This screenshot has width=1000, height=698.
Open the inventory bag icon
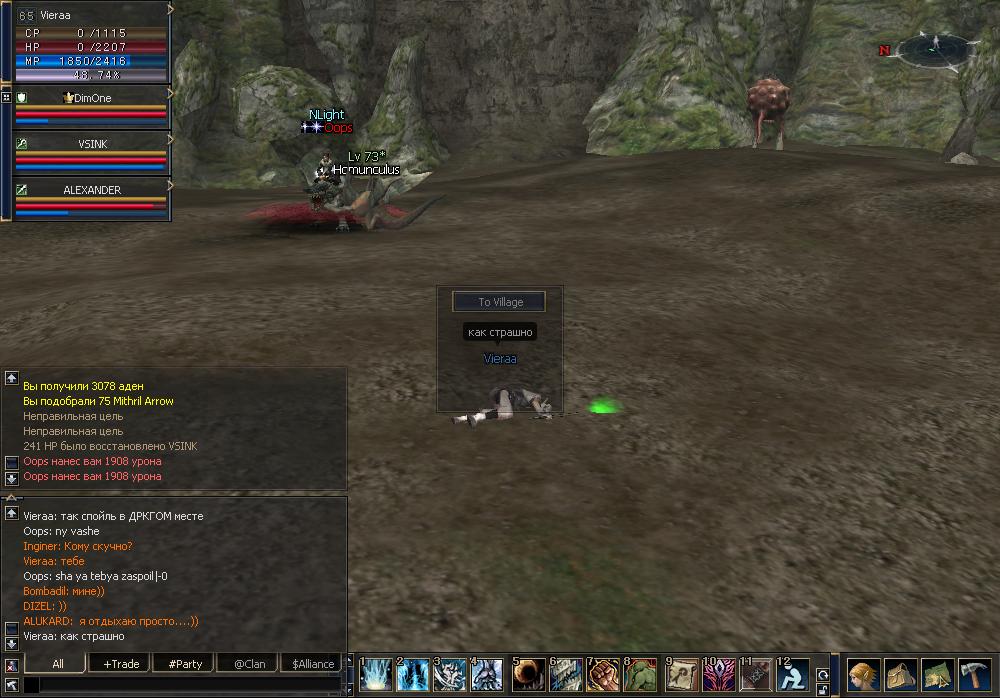[x=900, y=675]
